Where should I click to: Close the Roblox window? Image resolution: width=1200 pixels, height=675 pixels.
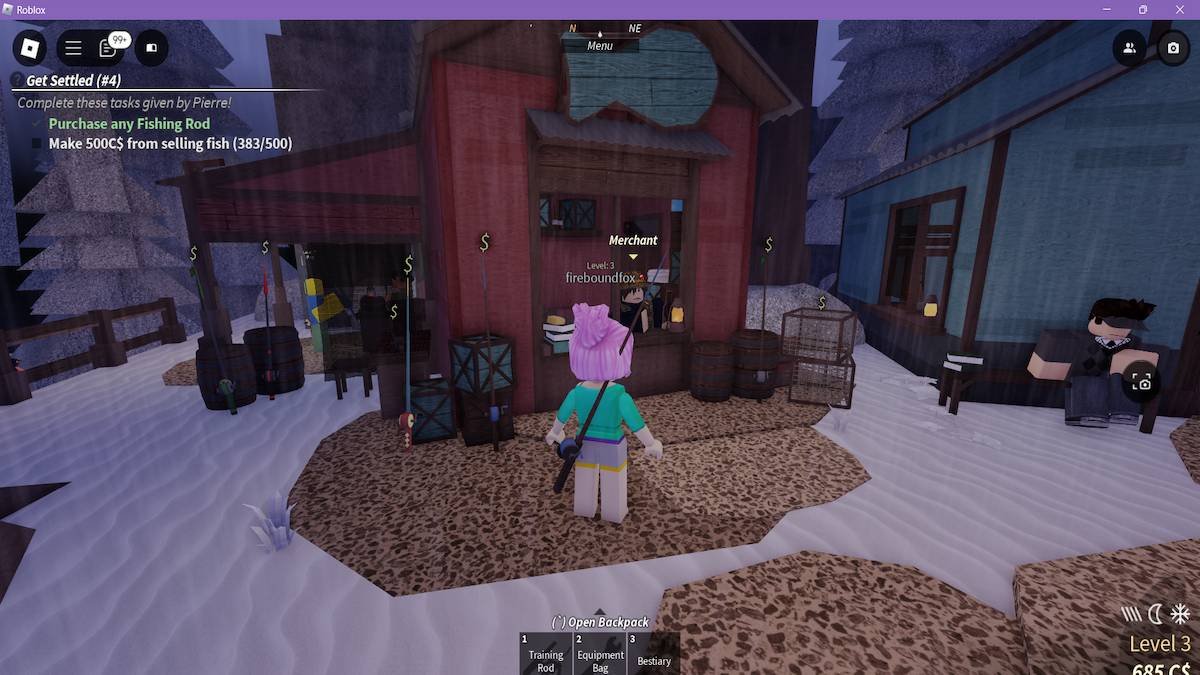[1179, 10]
